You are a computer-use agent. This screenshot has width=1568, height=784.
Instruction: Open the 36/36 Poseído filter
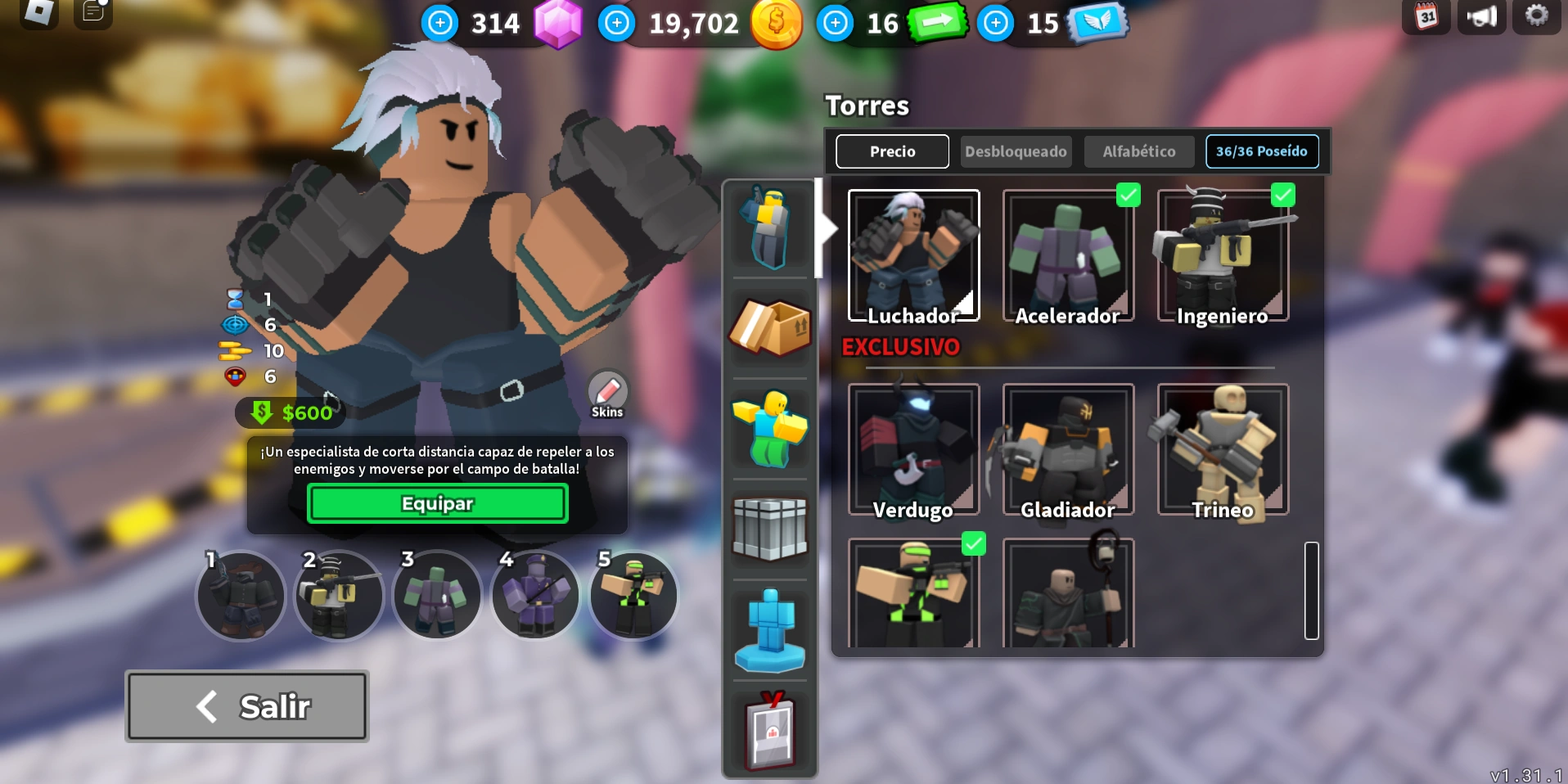point(1262,151)
